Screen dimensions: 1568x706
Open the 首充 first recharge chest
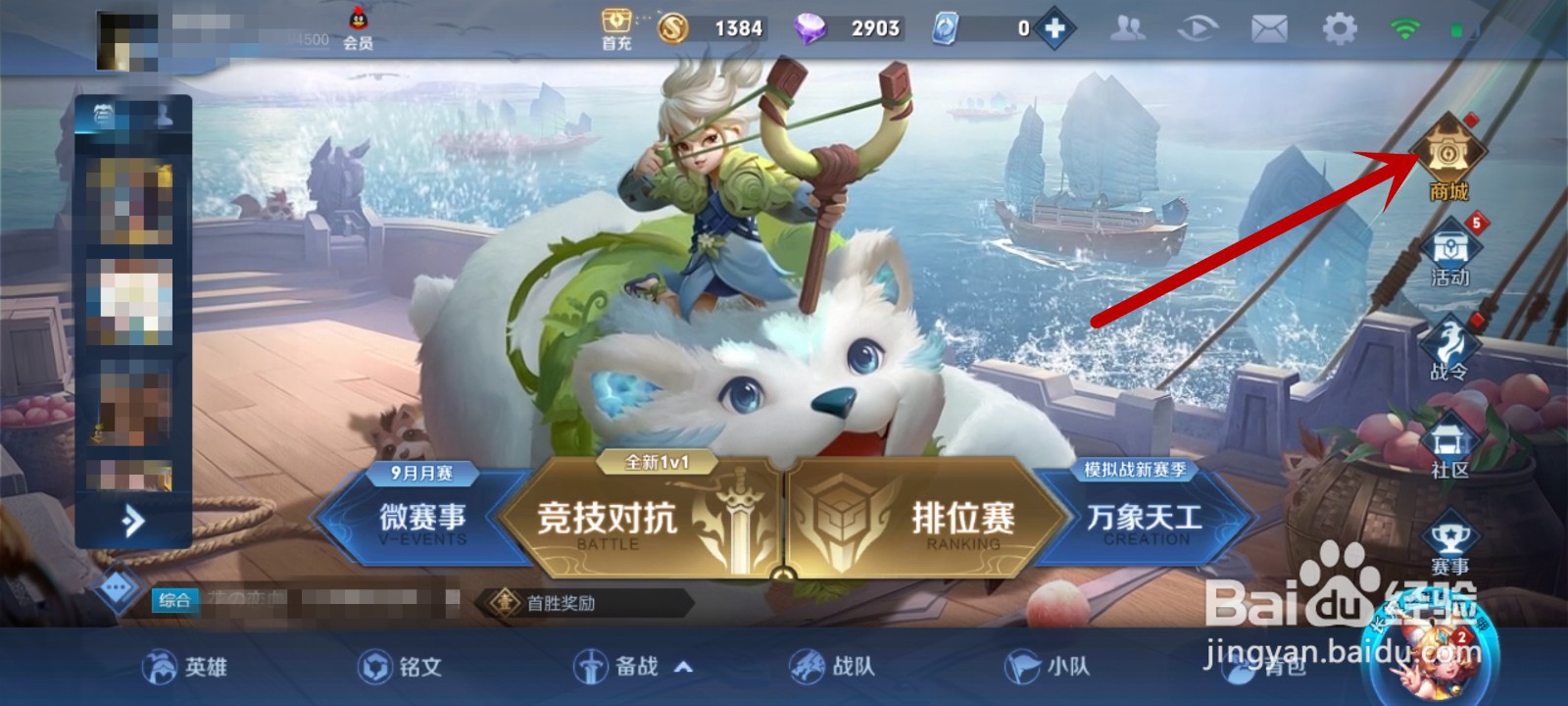pos(614,24)
